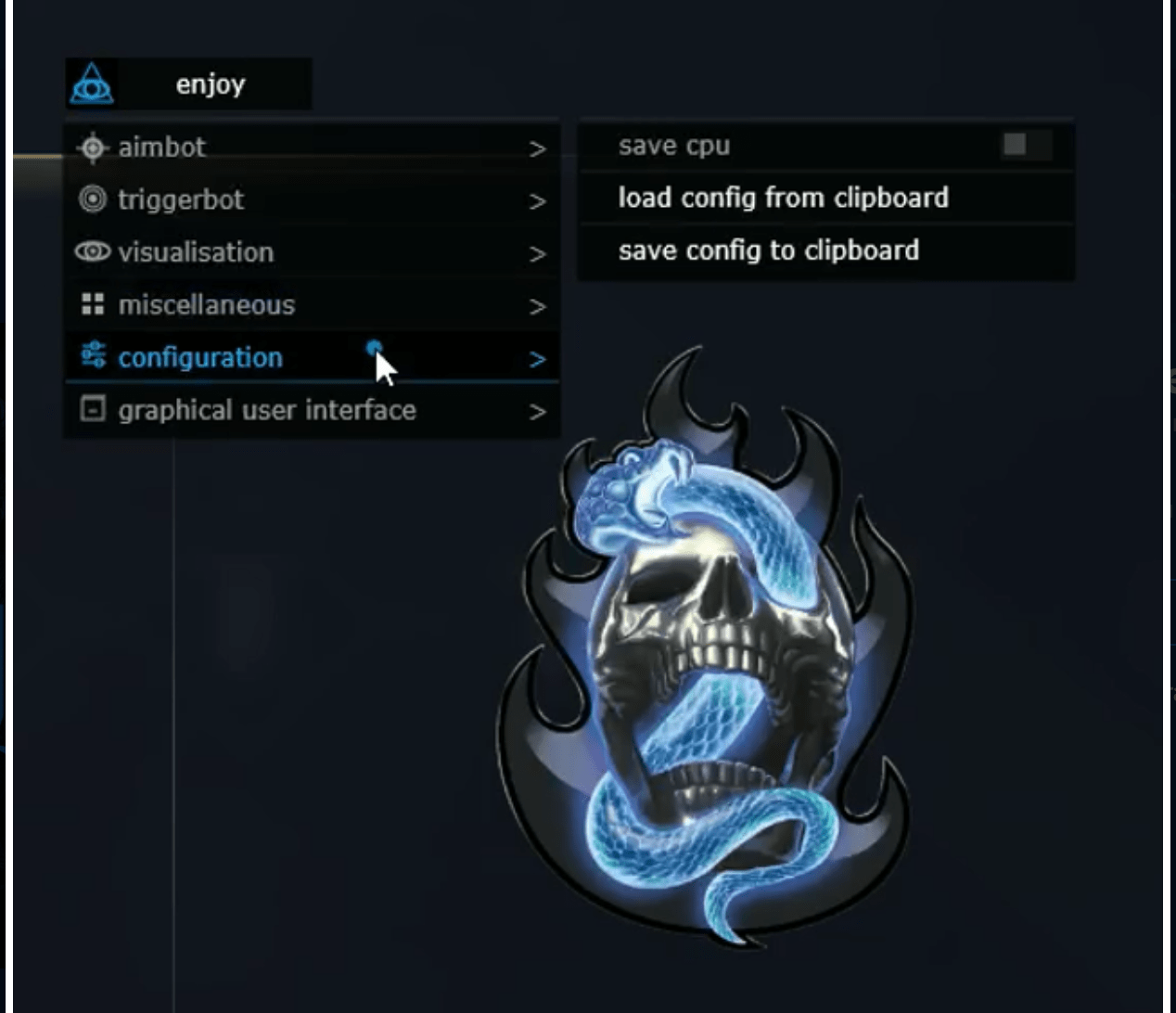1176x1013 pixels.
Task: Open graphical user interface submenu
Action: [311, 410]
